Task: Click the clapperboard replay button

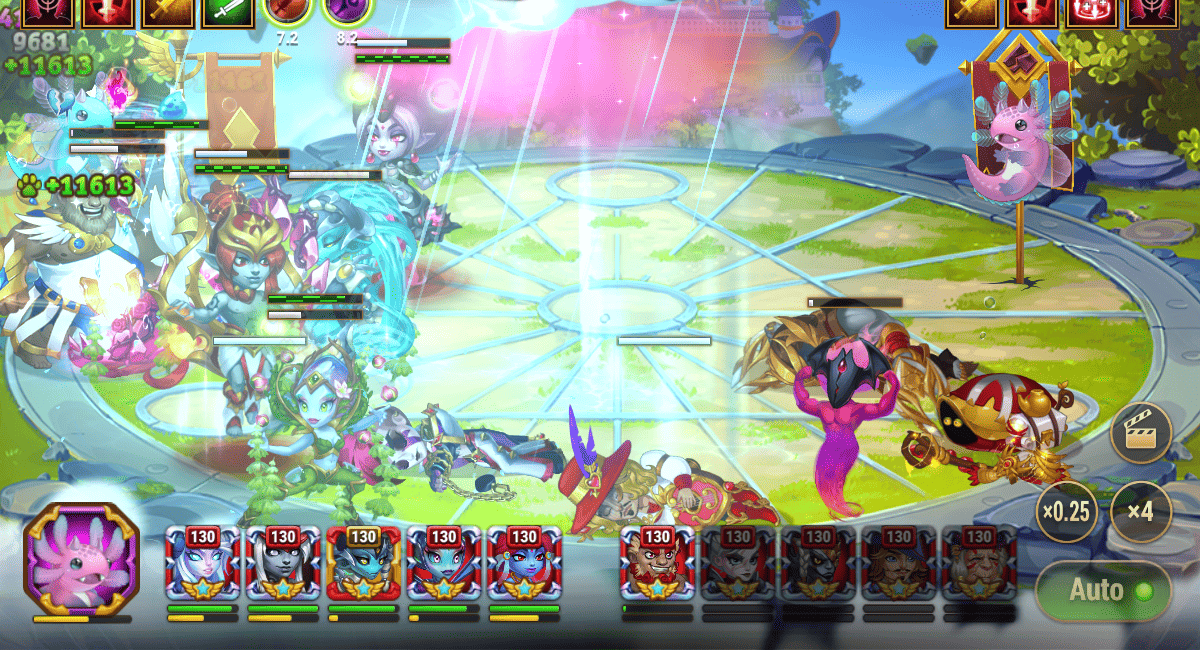Action: (x=1140, y=433)
